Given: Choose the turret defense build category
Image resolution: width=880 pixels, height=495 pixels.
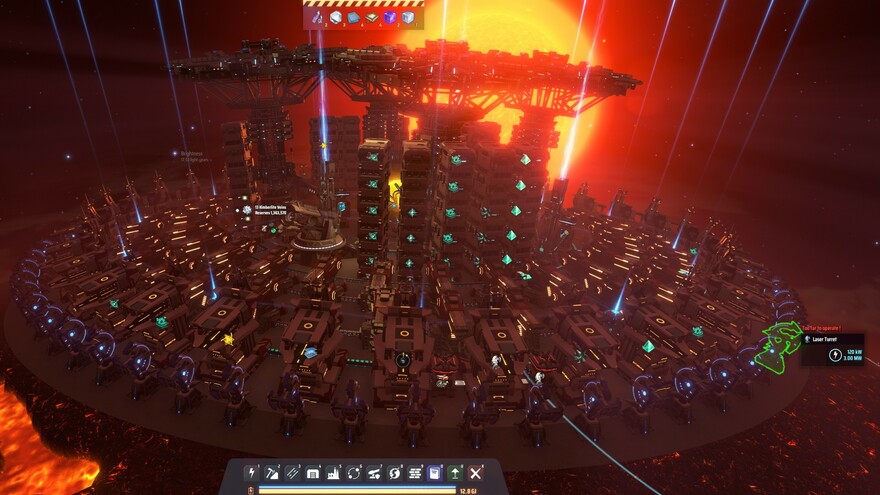Looking at the screenshot, I should 374,472.
